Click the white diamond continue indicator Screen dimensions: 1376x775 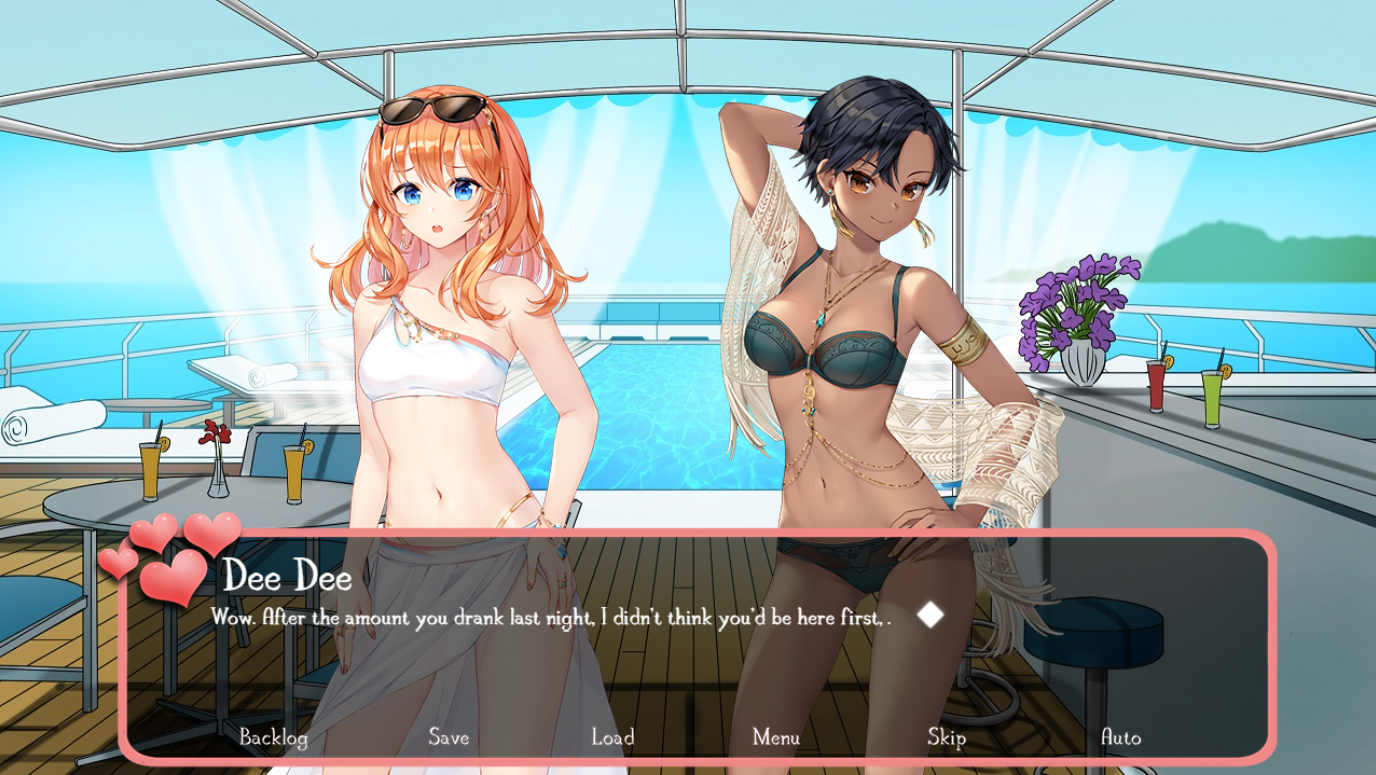click(931, 615)
